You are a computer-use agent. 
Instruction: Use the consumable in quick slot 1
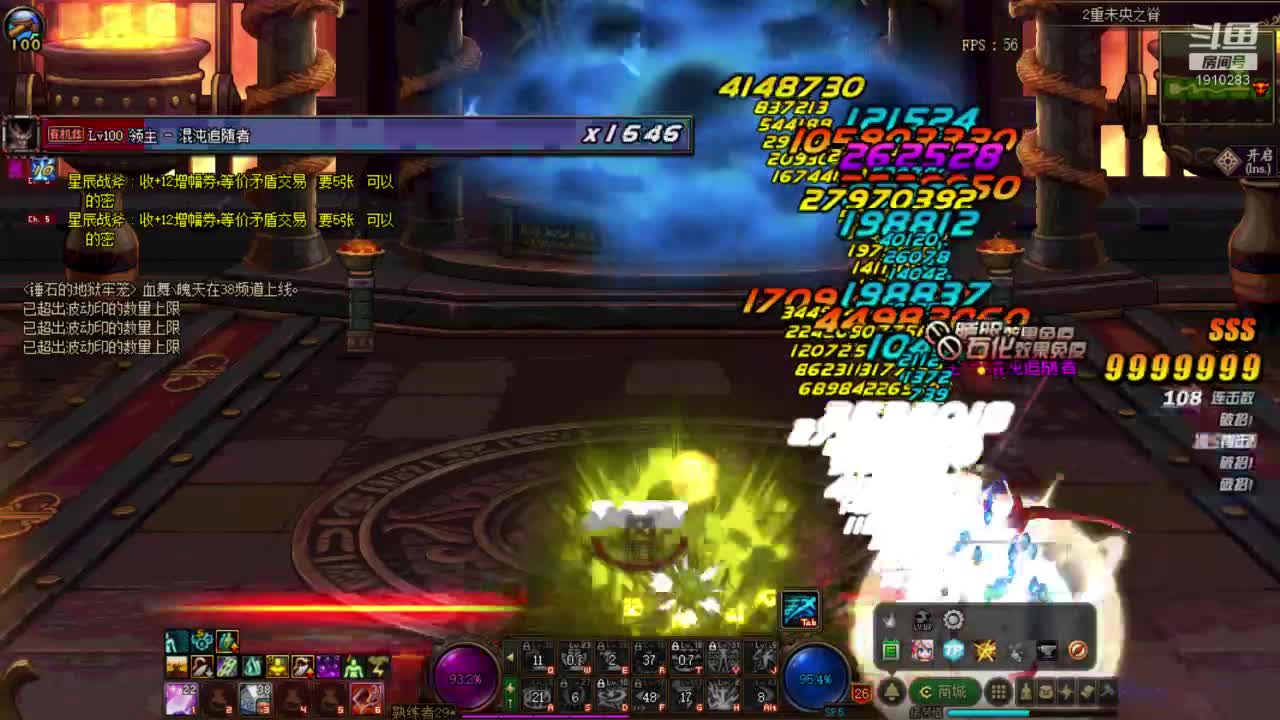180,698
